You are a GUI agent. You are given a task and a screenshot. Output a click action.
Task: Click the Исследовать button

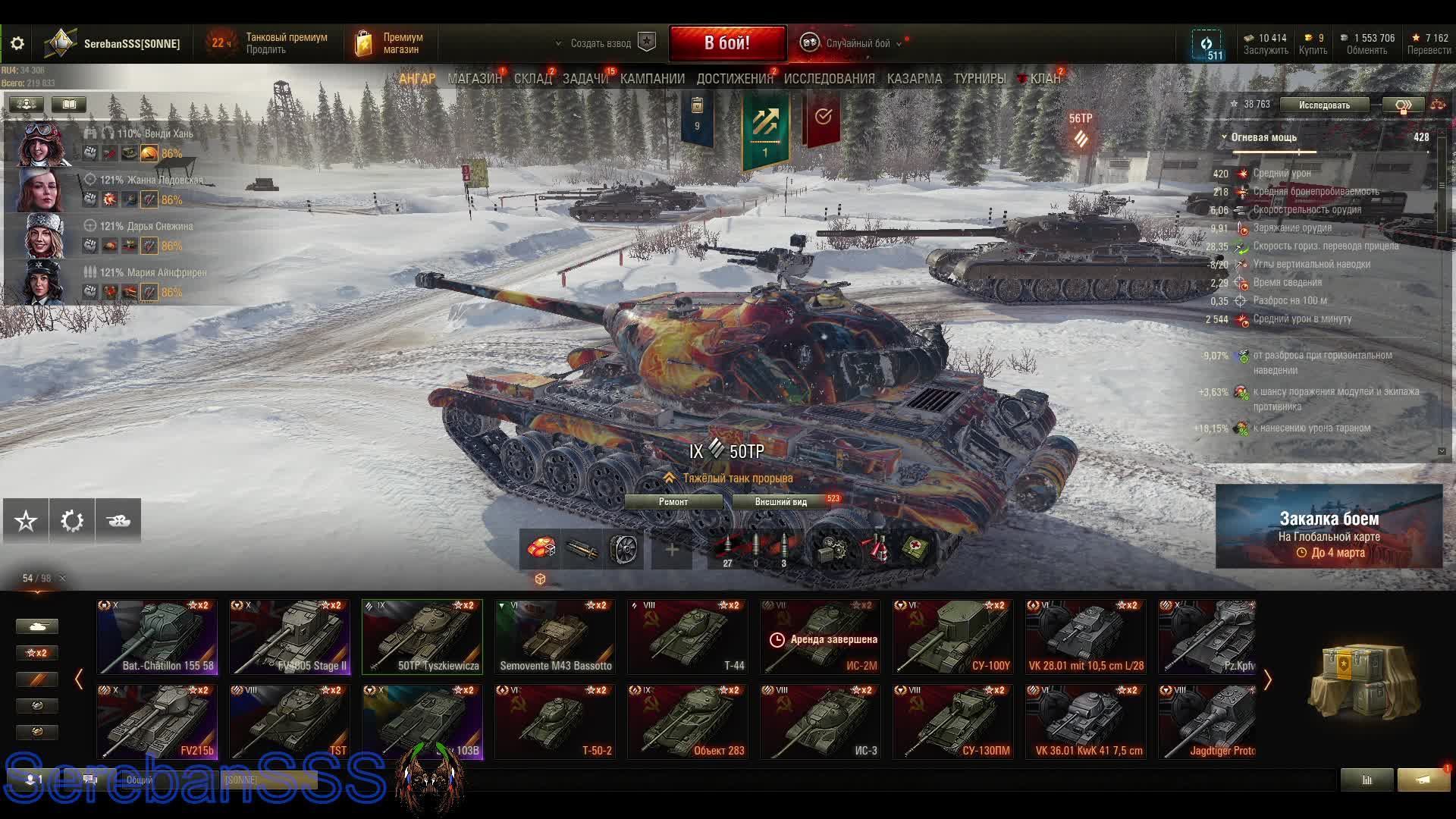tap(1324, 105)
